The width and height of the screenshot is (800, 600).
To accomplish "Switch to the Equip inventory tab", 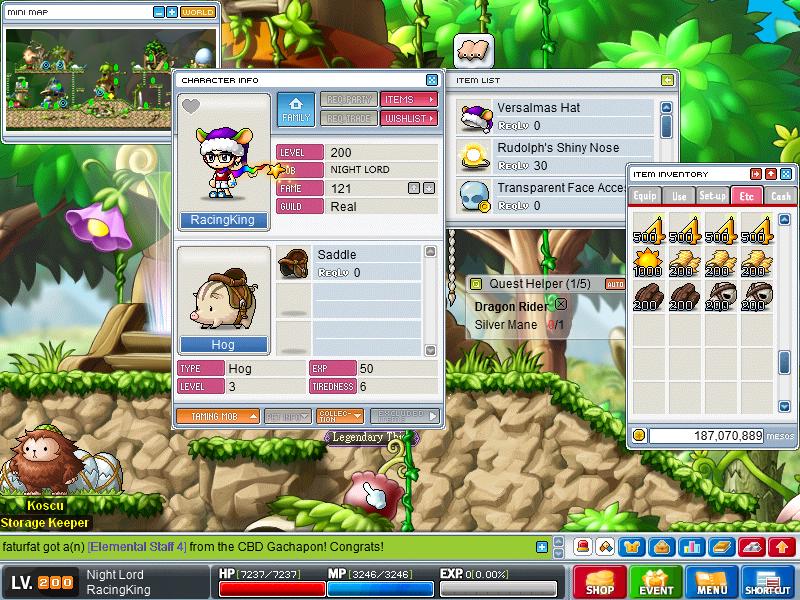I will point(645,196).
